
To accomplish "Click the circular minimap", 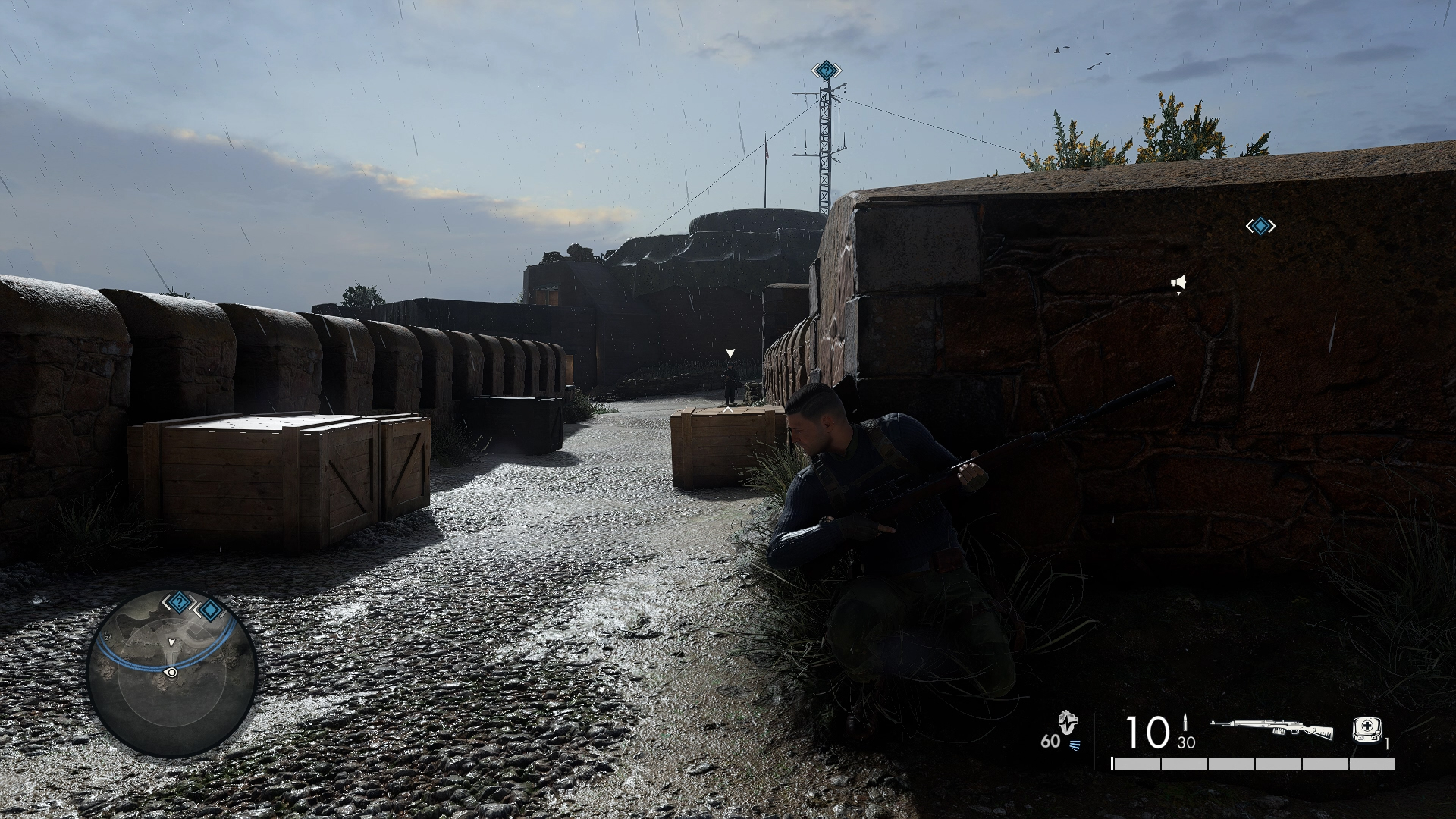I will (x=172, y=673).
